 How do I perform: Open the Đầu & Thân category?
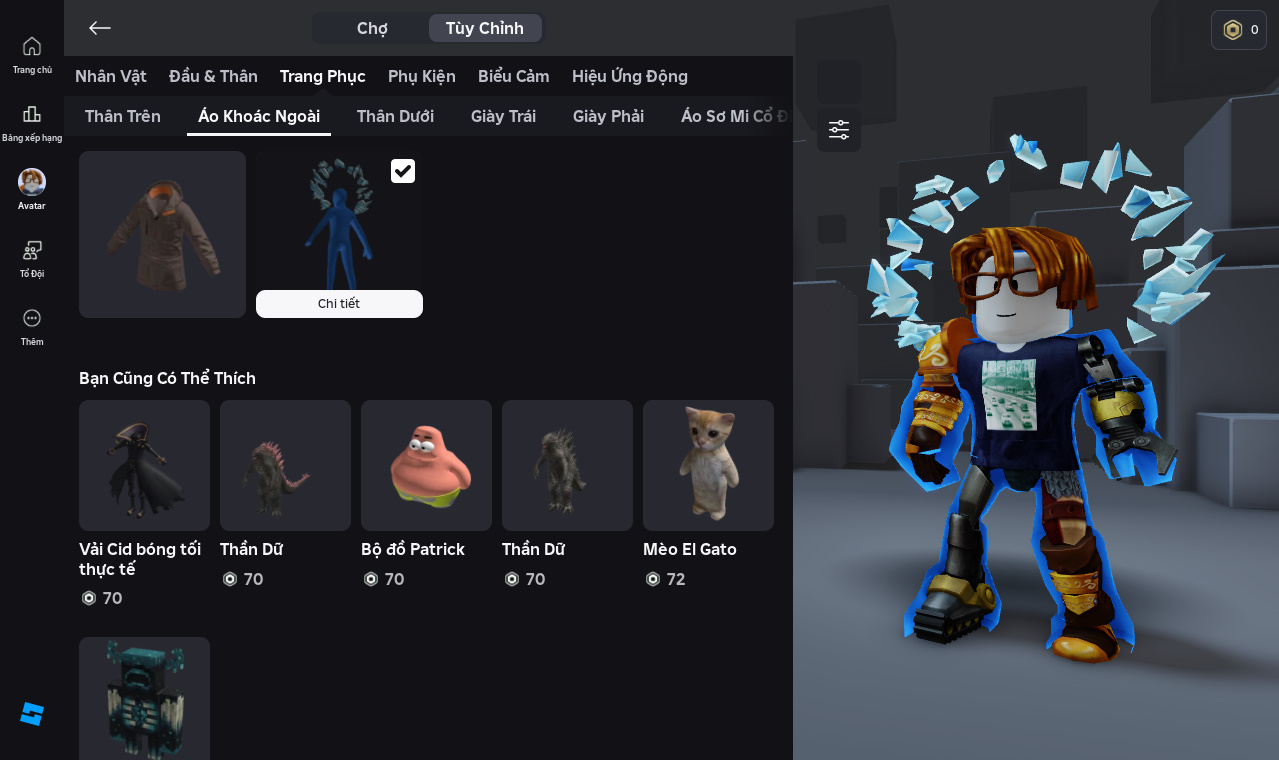[x=213, y=76]
